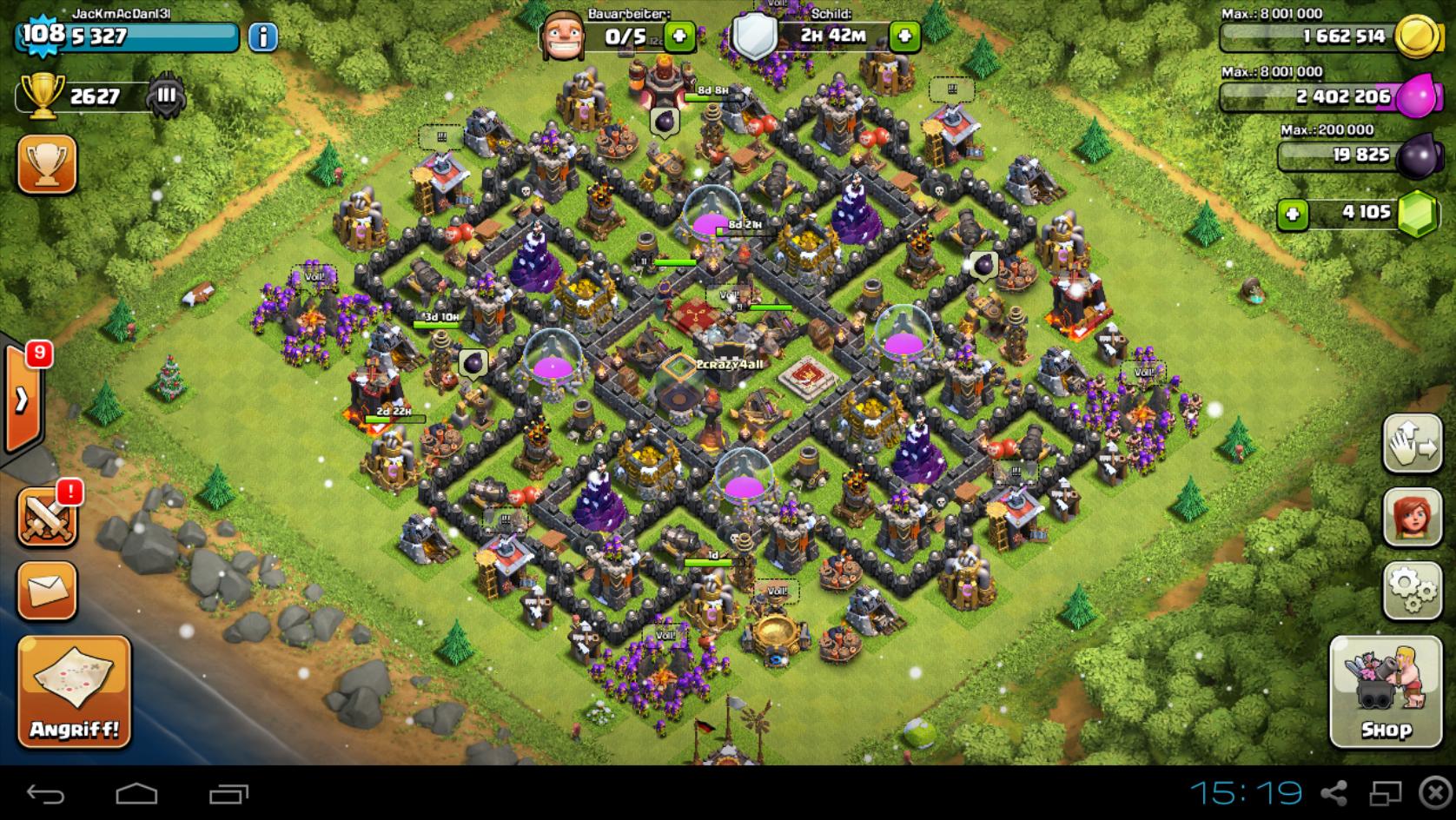Tap the Android back arrow

coord(45,793)
